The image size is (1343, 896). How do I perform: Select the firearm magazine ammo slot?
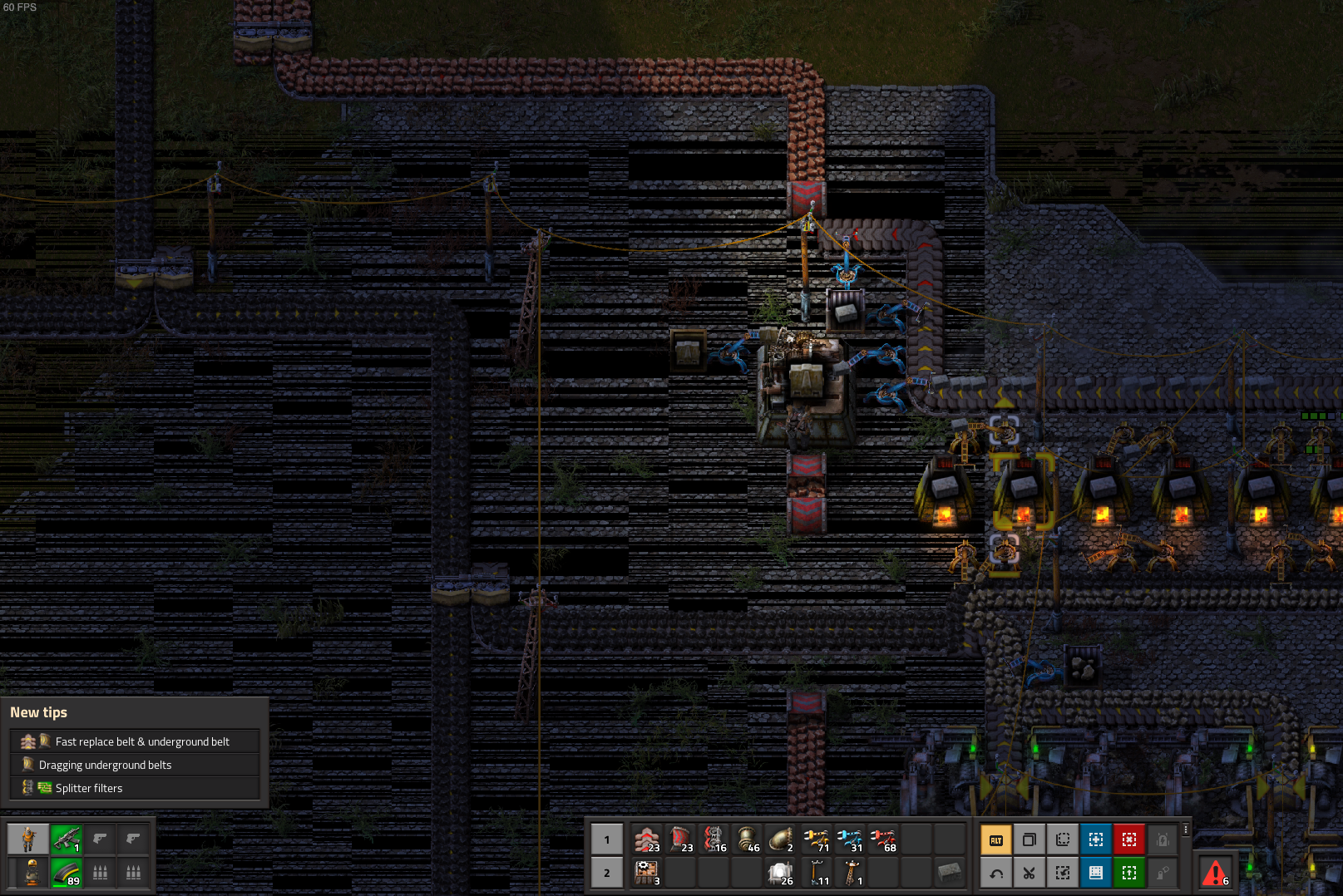[x=67, y=873]
